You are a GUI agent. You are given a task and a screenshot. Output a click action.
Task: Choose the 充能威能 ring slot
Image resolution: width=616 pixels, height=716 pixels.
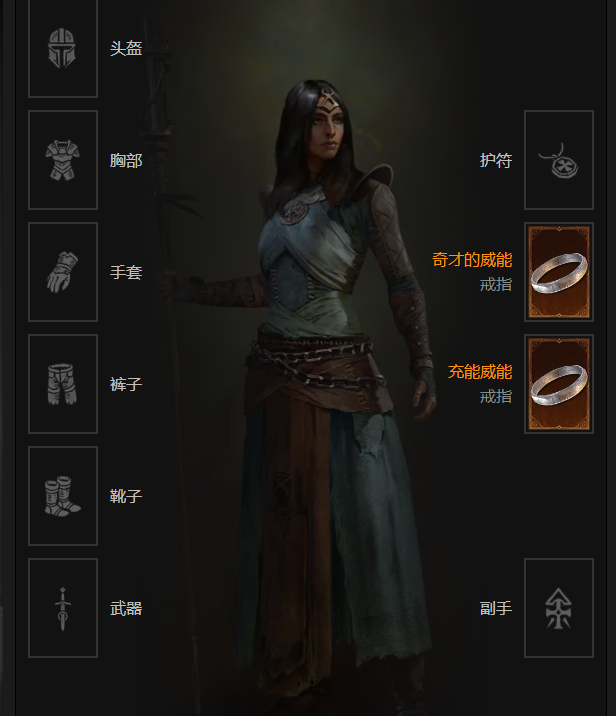(x=559, y=384)
